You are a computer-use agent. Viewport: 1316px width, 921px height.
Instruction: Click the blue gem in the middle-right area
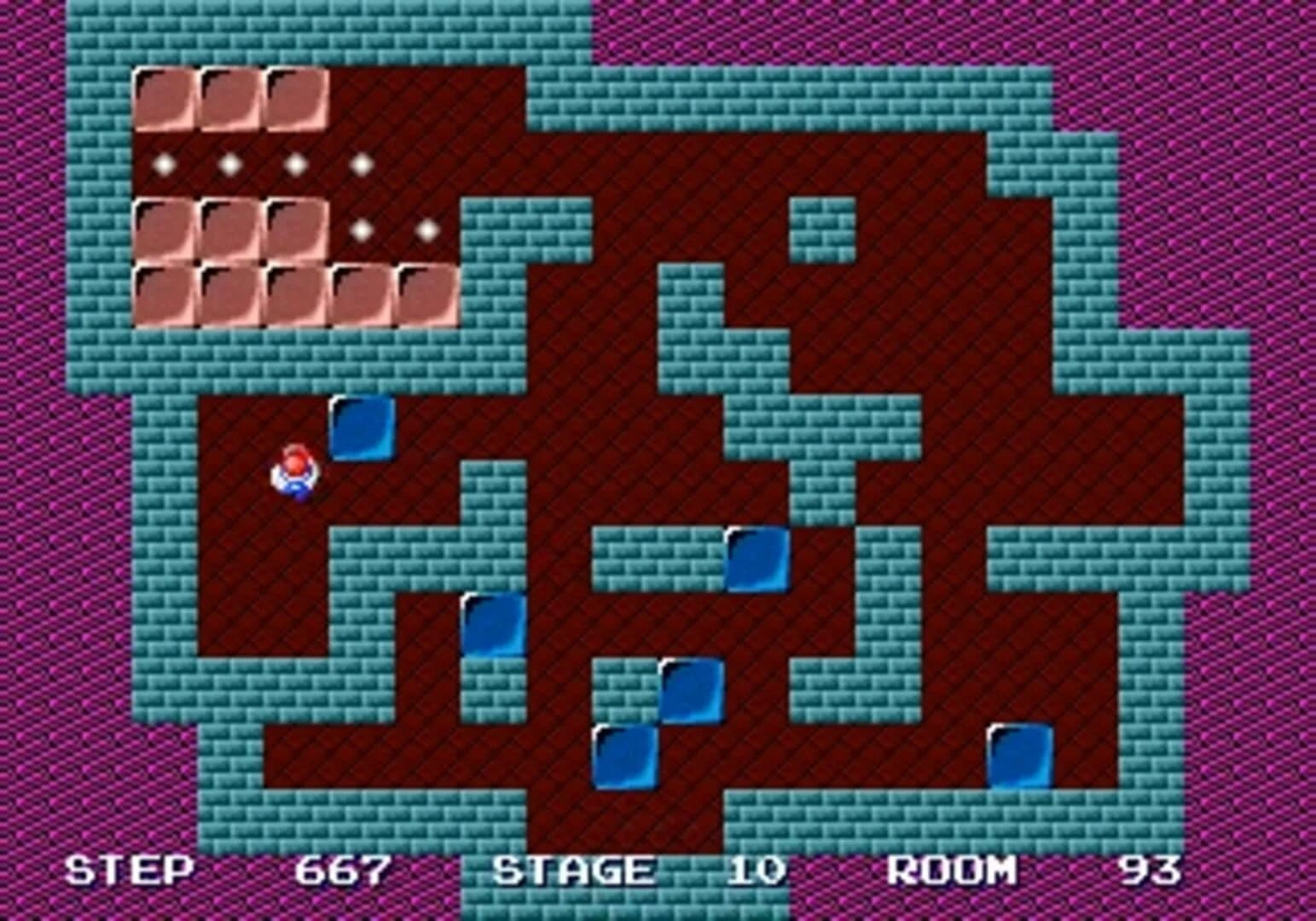[x=757, y=561]
